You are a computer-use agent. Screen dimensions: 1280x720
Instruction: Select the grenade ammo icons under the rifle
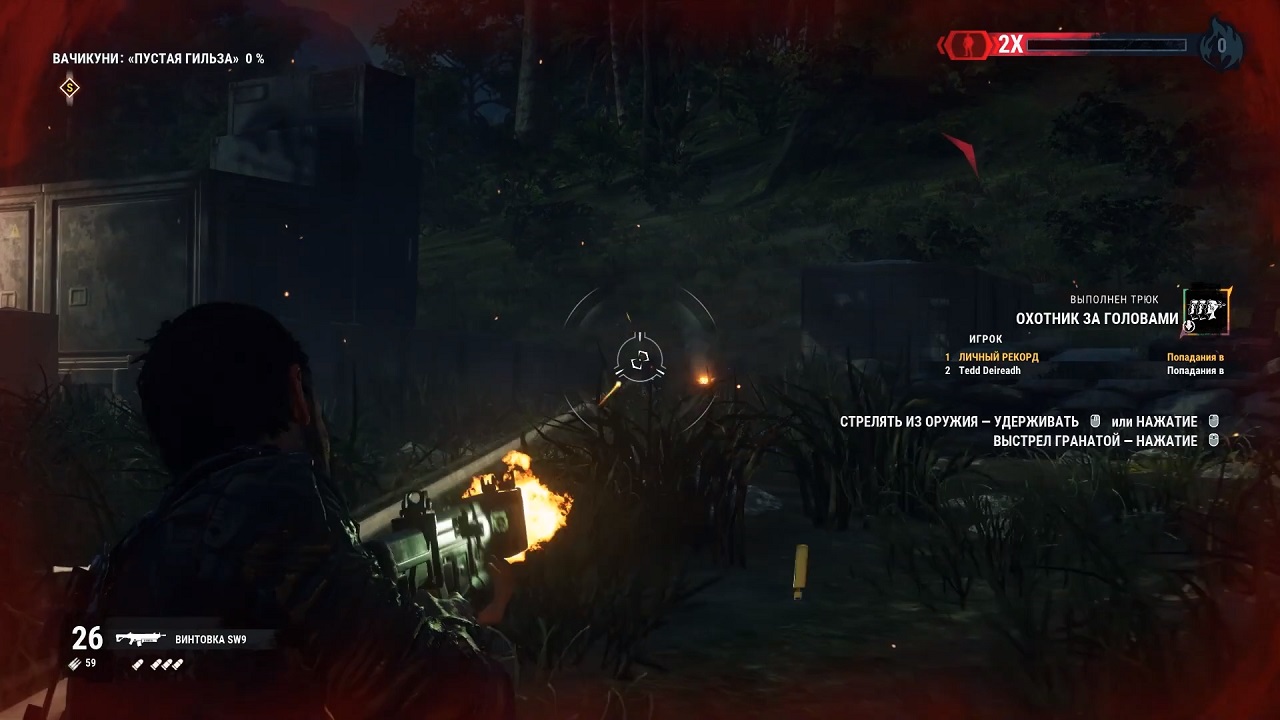(x=159, y=664)
